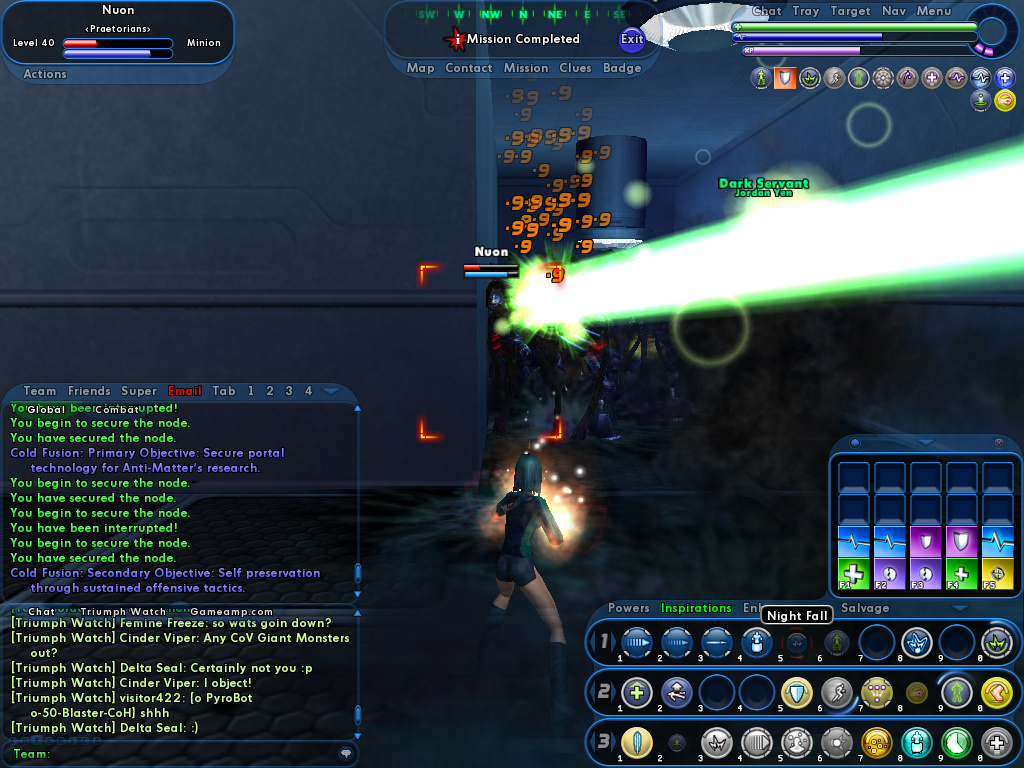Image resolution: width=1024 pixels, height=768 pixels.
Task: Toggle the Target window
Action: 851,11
